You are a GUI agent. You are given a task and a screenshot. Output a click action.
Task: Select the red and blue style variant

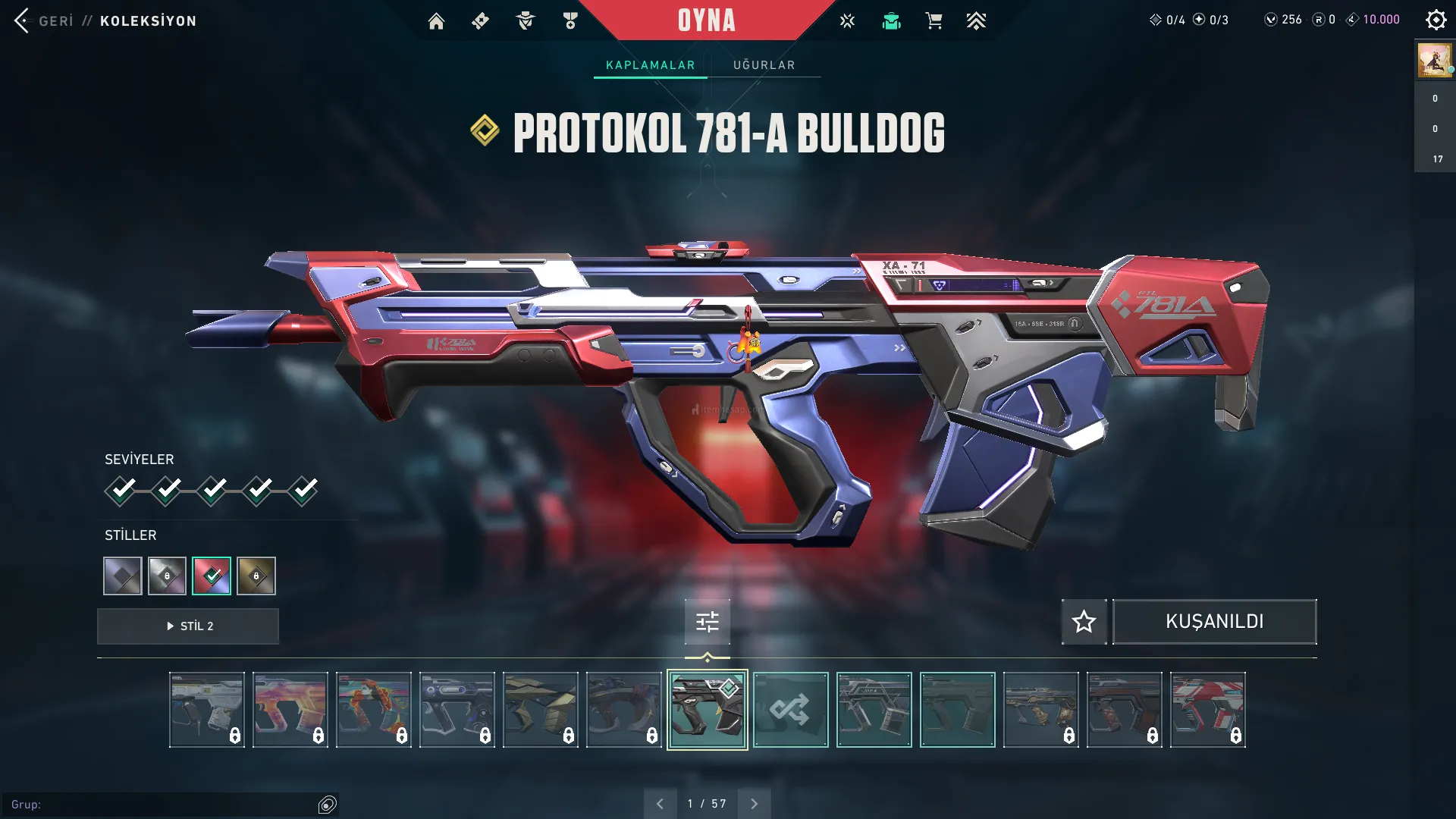click(x=212, y=576)
